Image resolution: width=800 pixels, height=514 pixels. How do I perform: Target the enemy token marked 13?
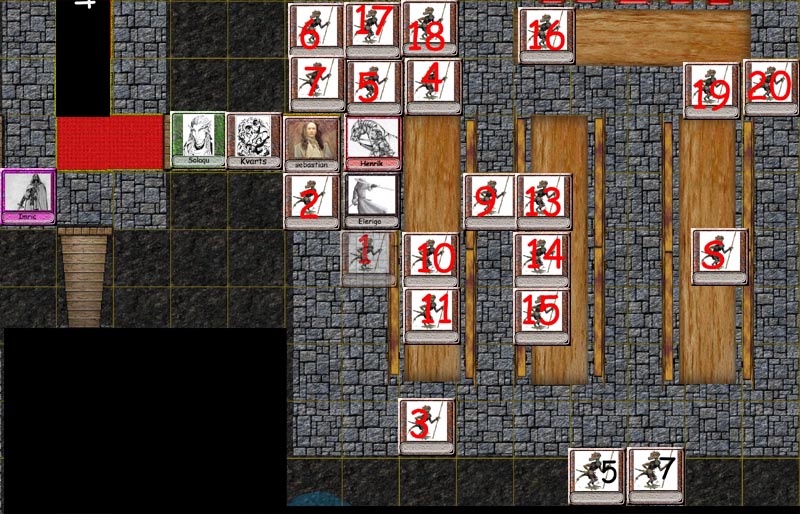point(543,201)
